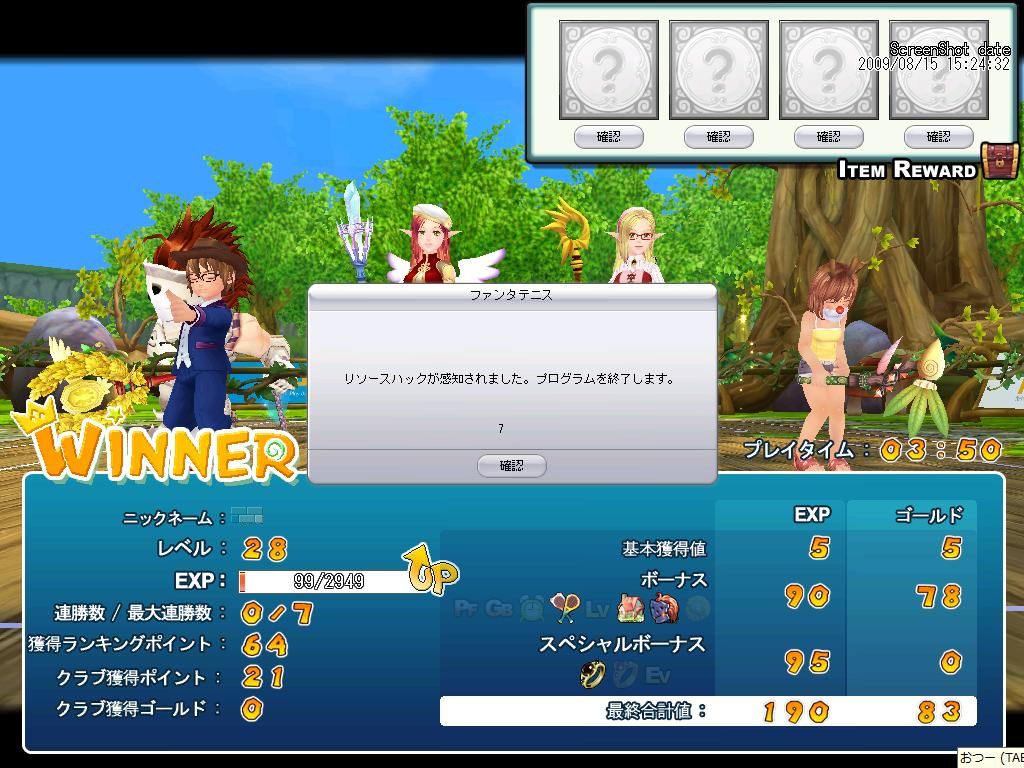Open the Item Reward treasure chest icon
Viewport: 1024px width, 768px height.
point(998,161)
